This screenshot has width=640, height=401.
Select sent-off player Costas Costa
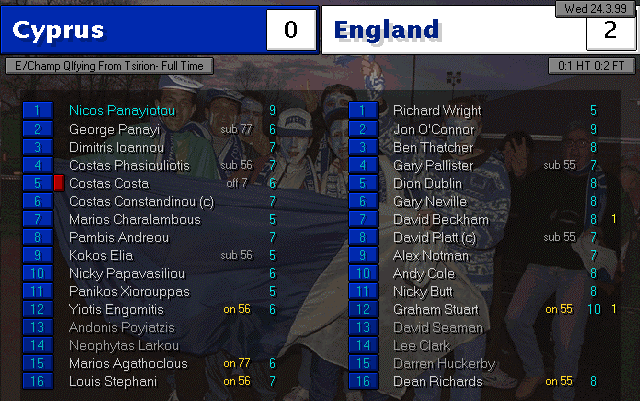point(108,183)
